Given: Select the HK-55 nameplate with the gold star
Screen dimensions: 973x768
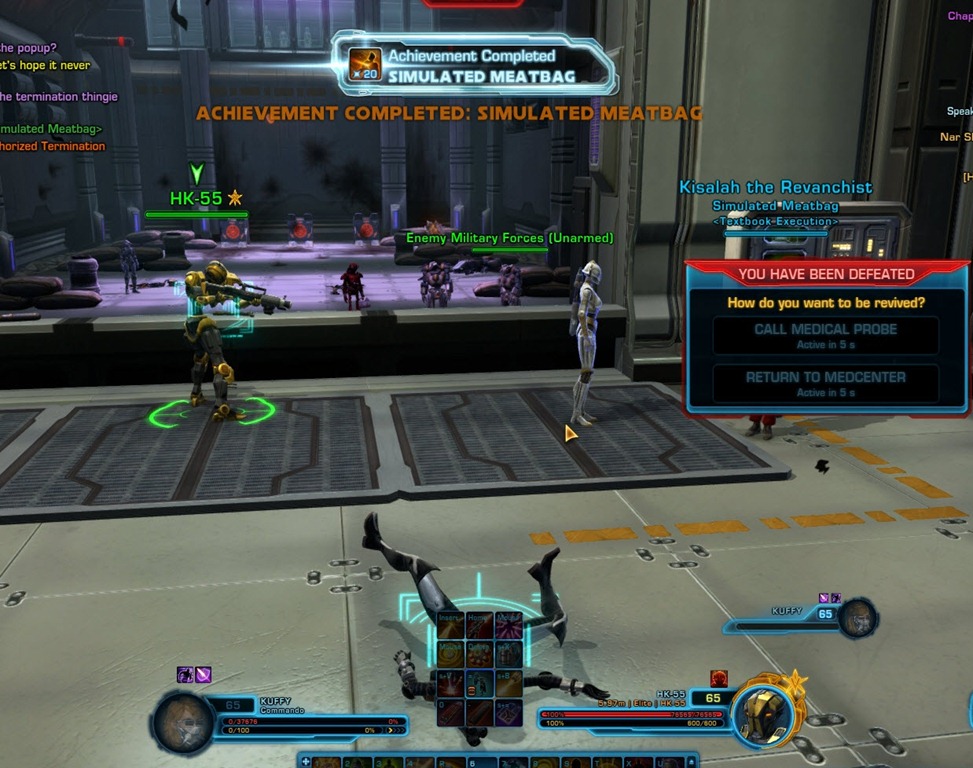Looking at the screenshot, I should click(206, 198).
